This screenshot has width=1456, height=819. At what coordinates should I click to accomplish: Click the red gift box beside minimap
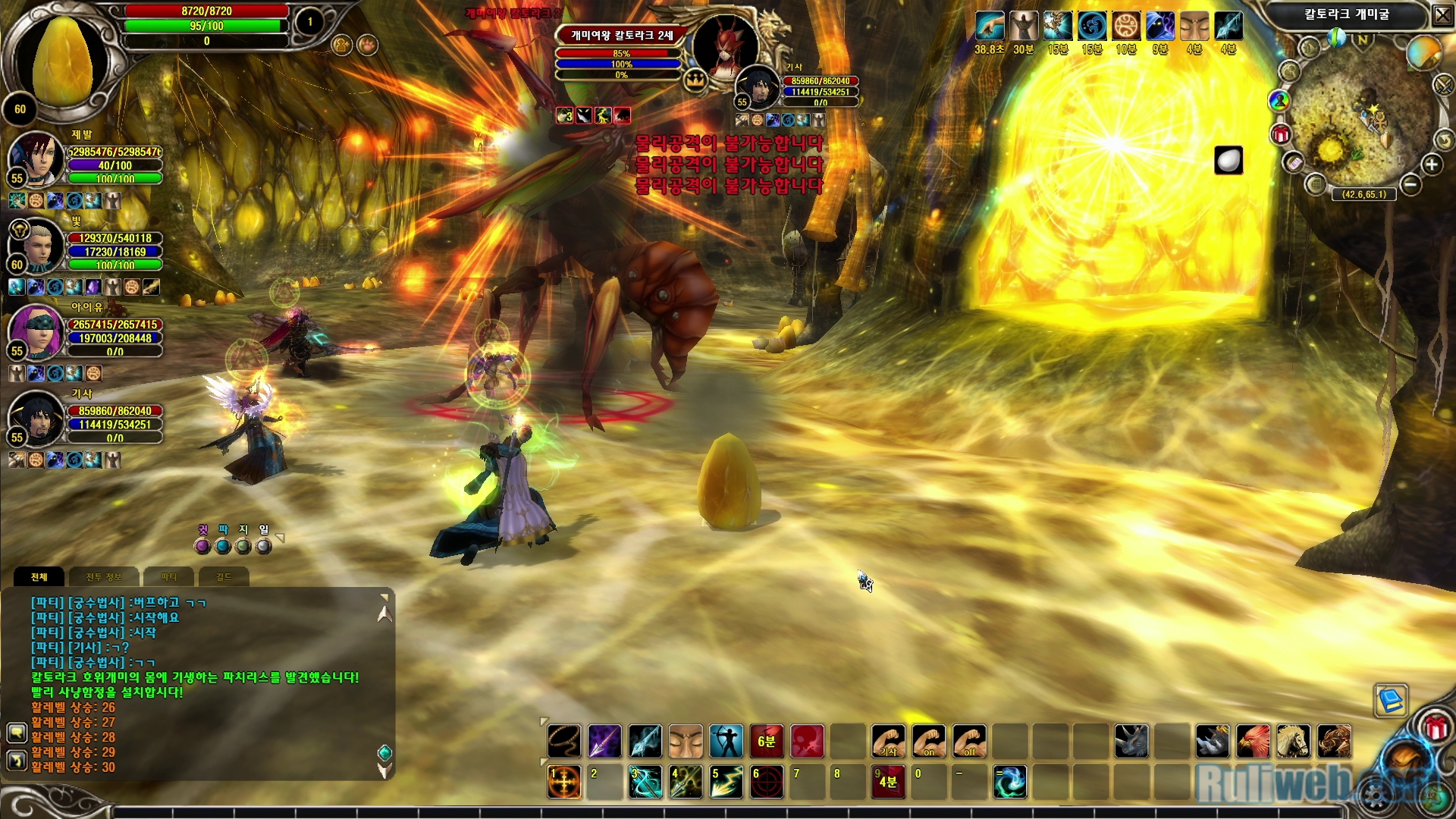click(1281, 135)
